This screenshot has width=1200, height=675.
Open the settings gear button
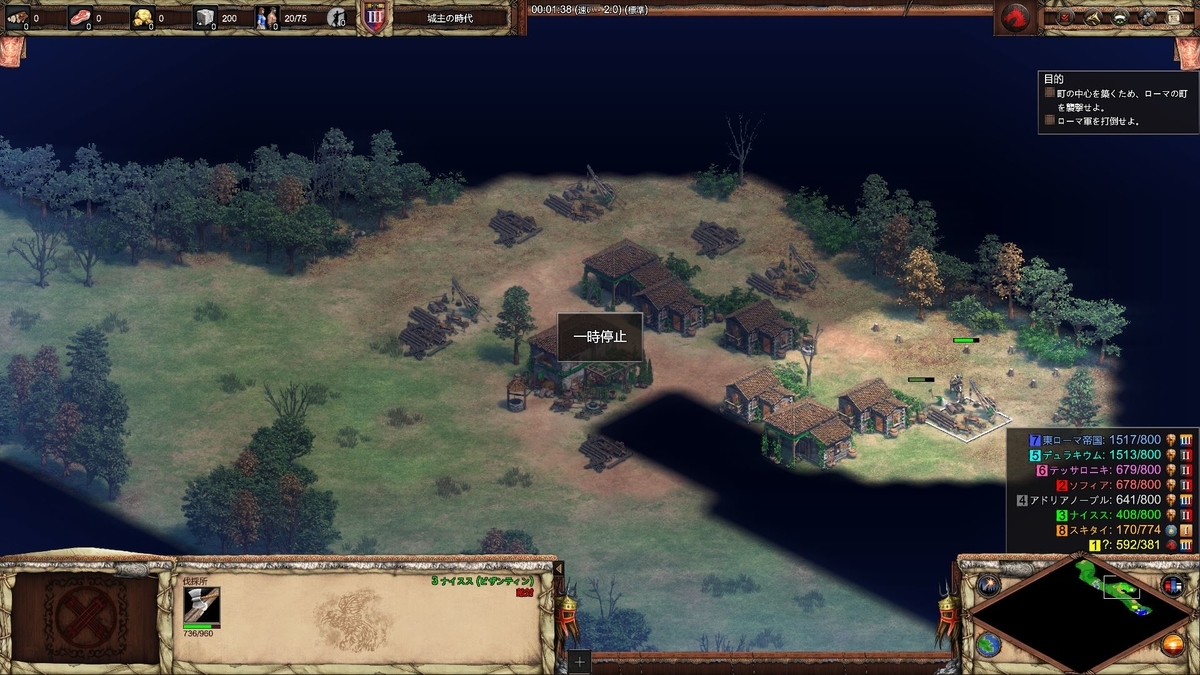click(1145, 17)
